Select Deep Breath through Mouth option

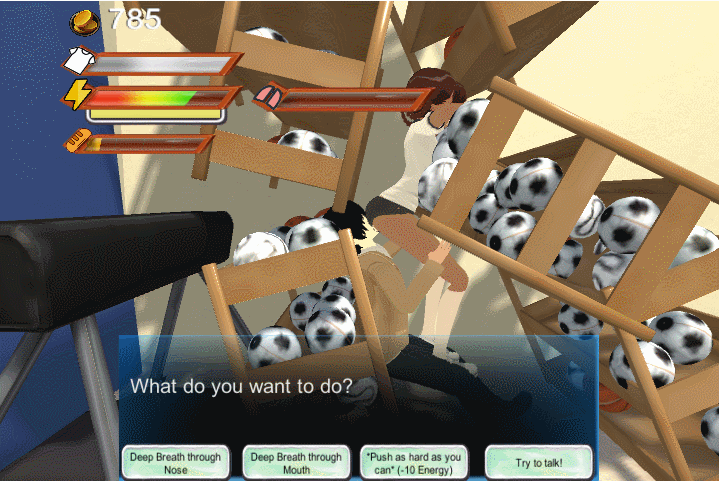click(x=296, y=462)
